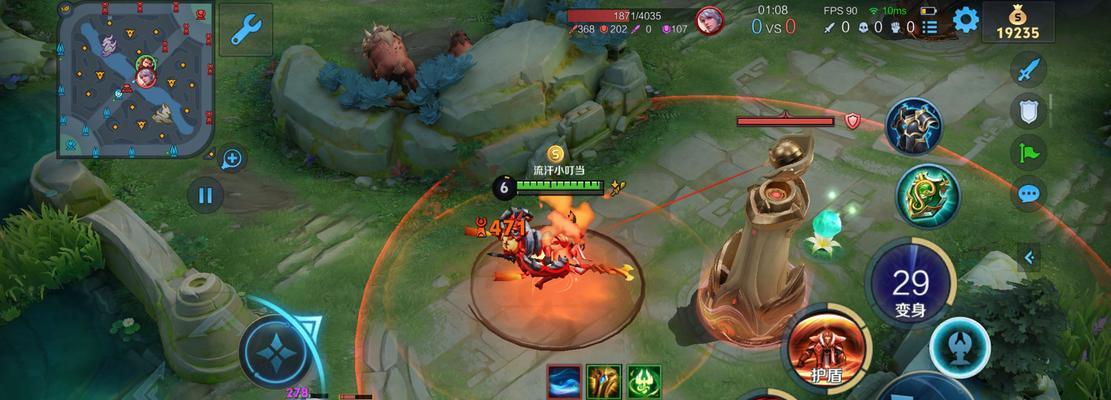
Task: Show the scoreboard list icon
Action: pyautogui.click(x=930, y=27)
